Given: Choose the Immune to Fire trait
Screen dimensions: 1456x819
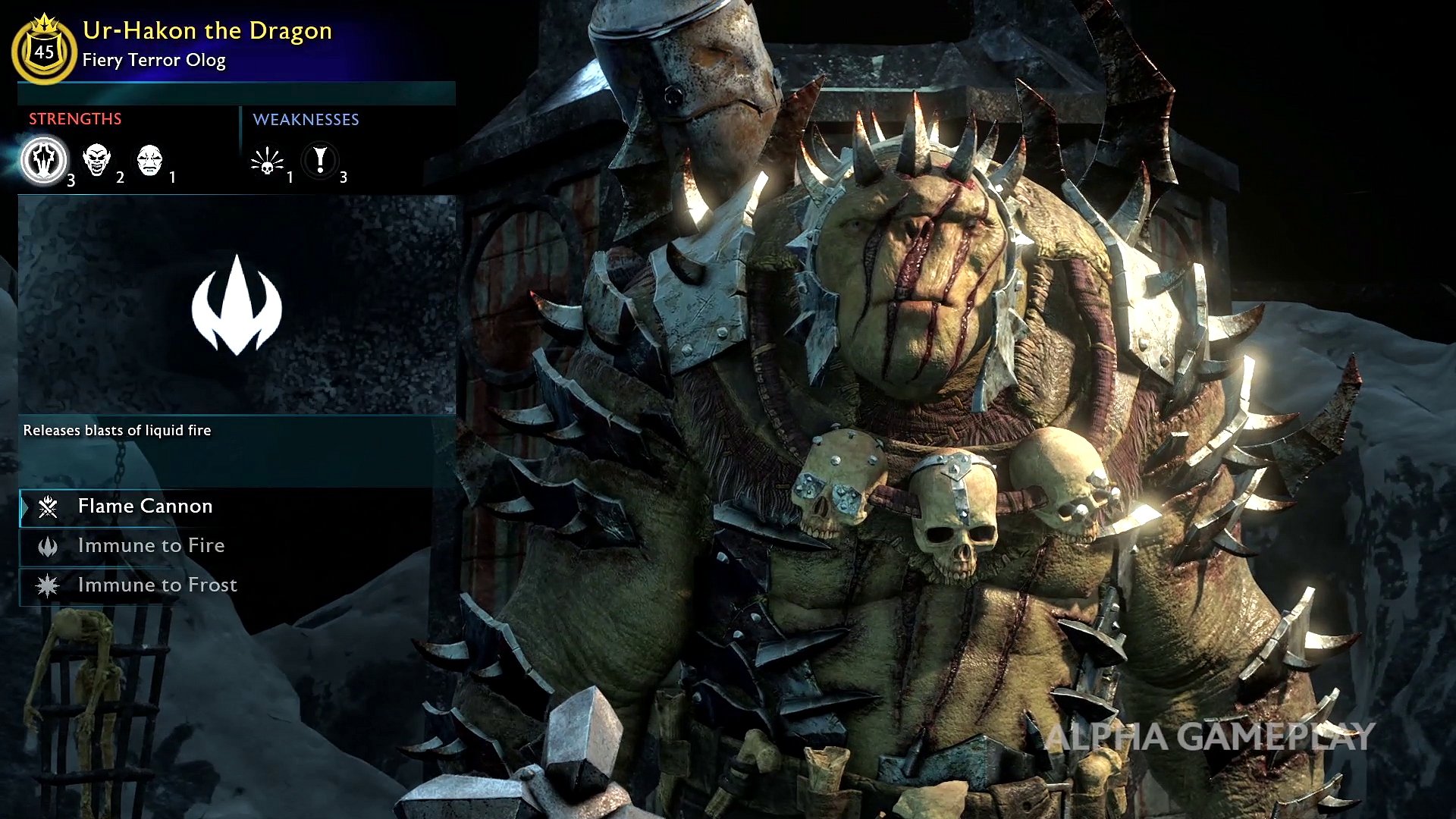Looking at the screenshot, I should point(150,546).
